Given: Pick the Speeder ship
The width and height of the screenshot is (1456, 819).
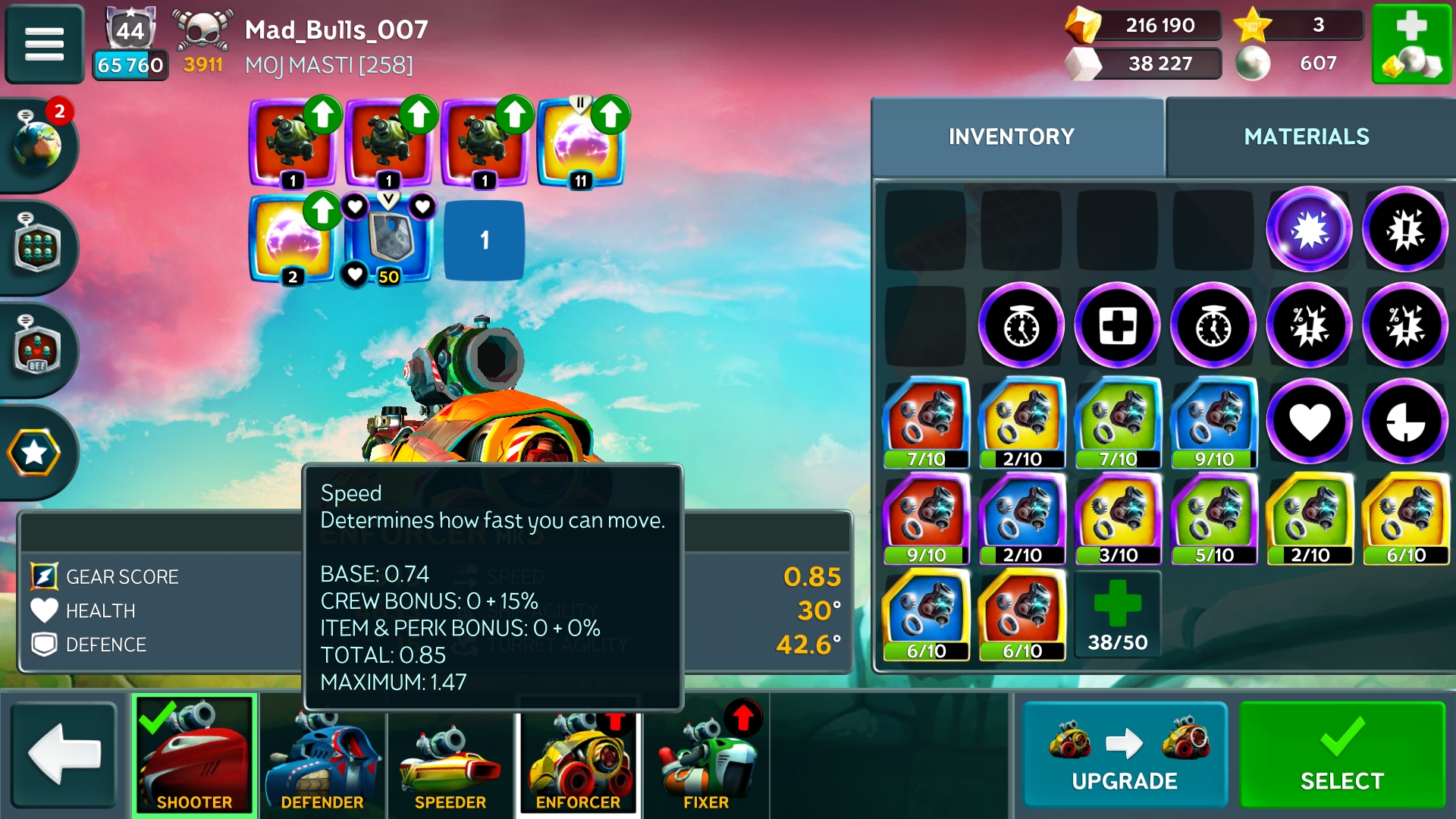Looking at the screenshot, I should (x=450, y=755).
